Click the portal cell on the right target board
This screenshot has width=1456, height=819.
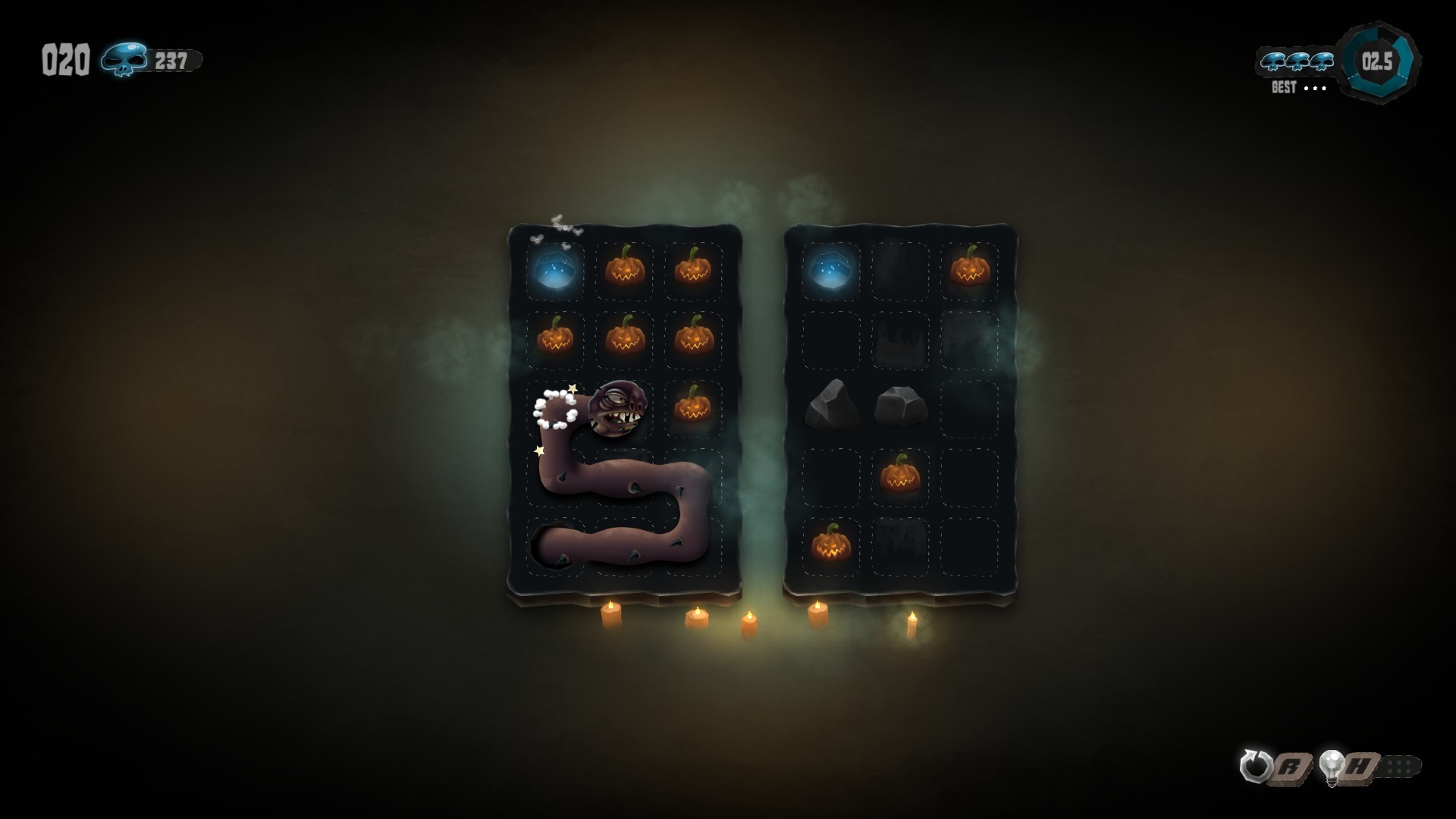832,271
